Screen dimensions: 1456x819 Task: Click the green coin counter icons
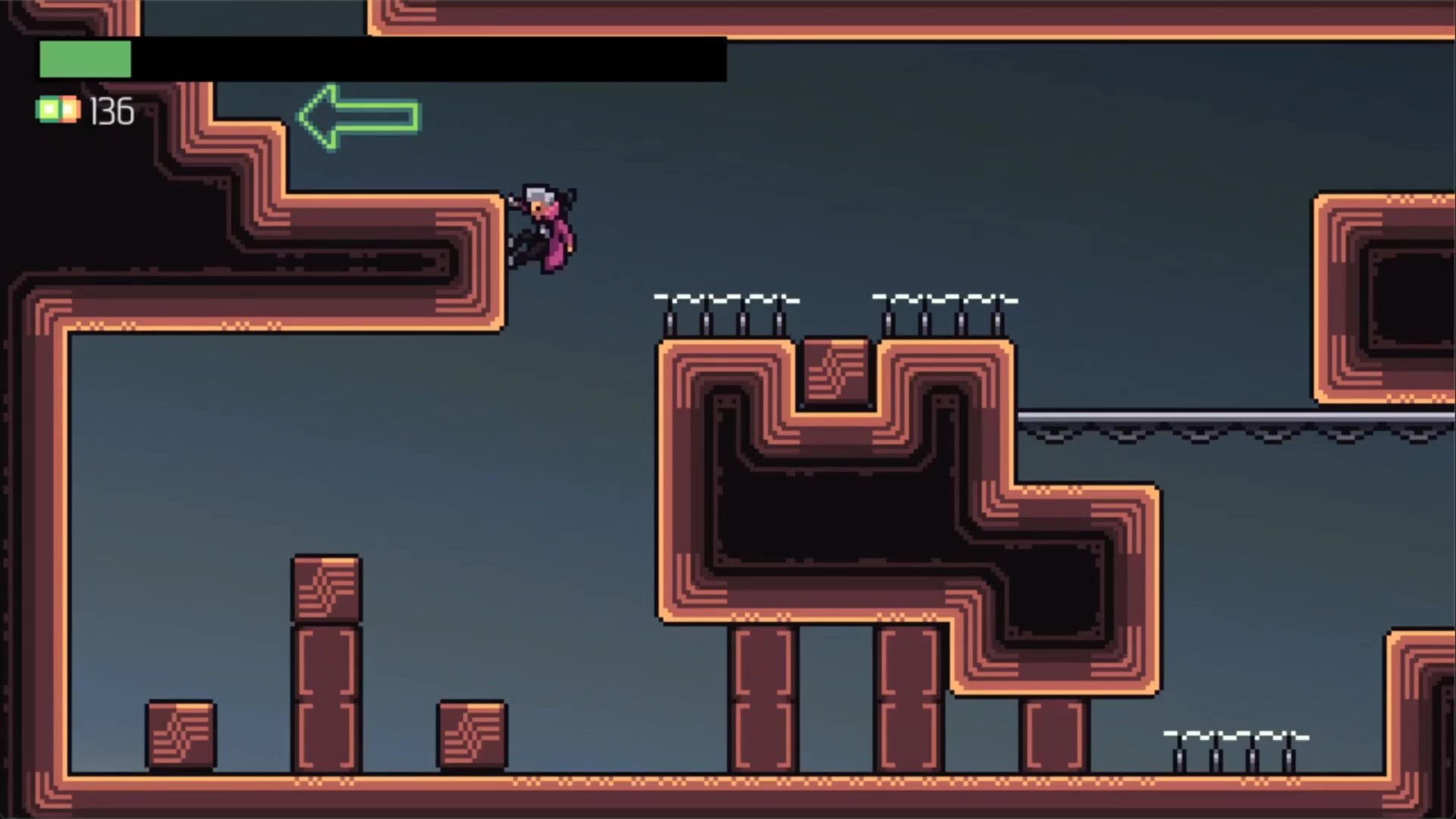[58, 110]
